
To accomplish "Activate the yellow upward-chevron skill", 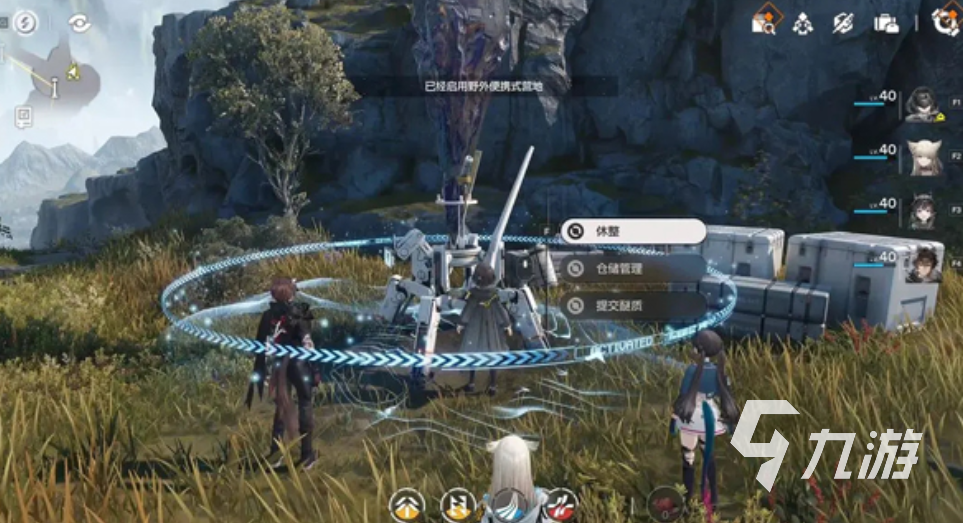I will [x=406, y=506].
